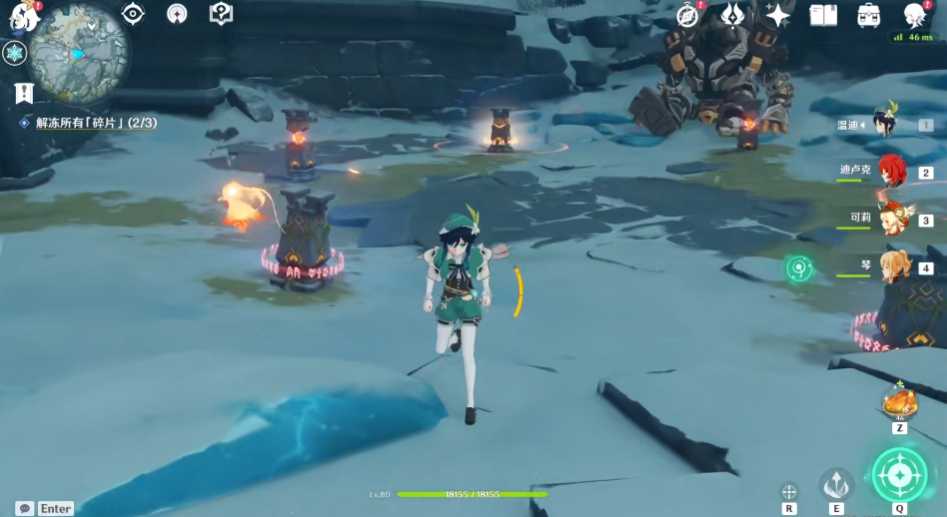This screenshot has width=947, height=517.
Task: Open the book with question mark tutorial icon
Action: (x=221, y=13)
